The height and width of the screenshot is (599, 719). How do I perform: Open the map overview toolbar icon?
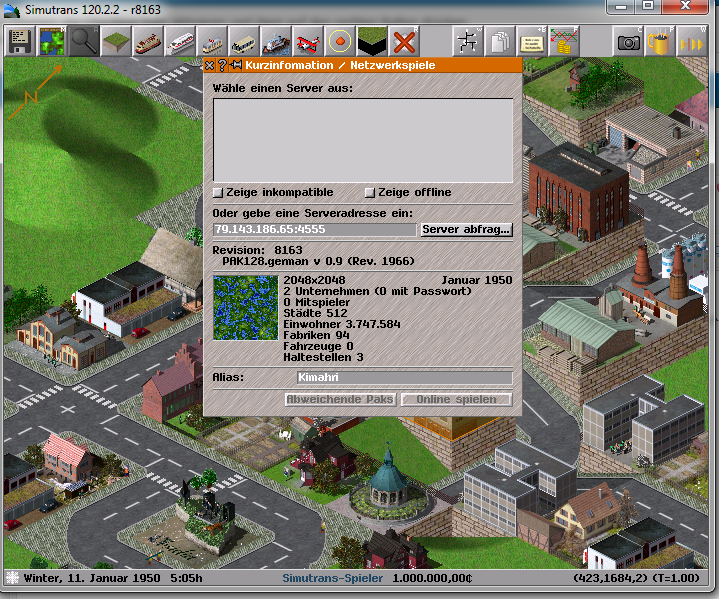coord(51,42)
